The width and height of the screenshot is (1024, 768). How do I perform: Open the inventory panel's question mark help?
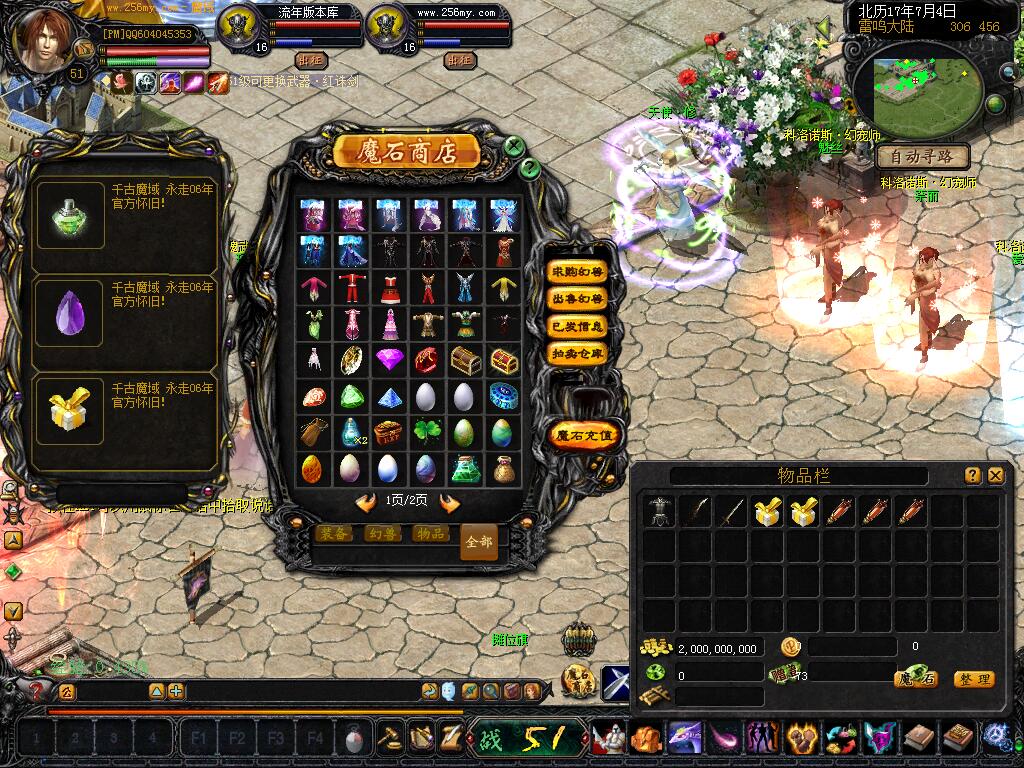(x=972, y=476)
